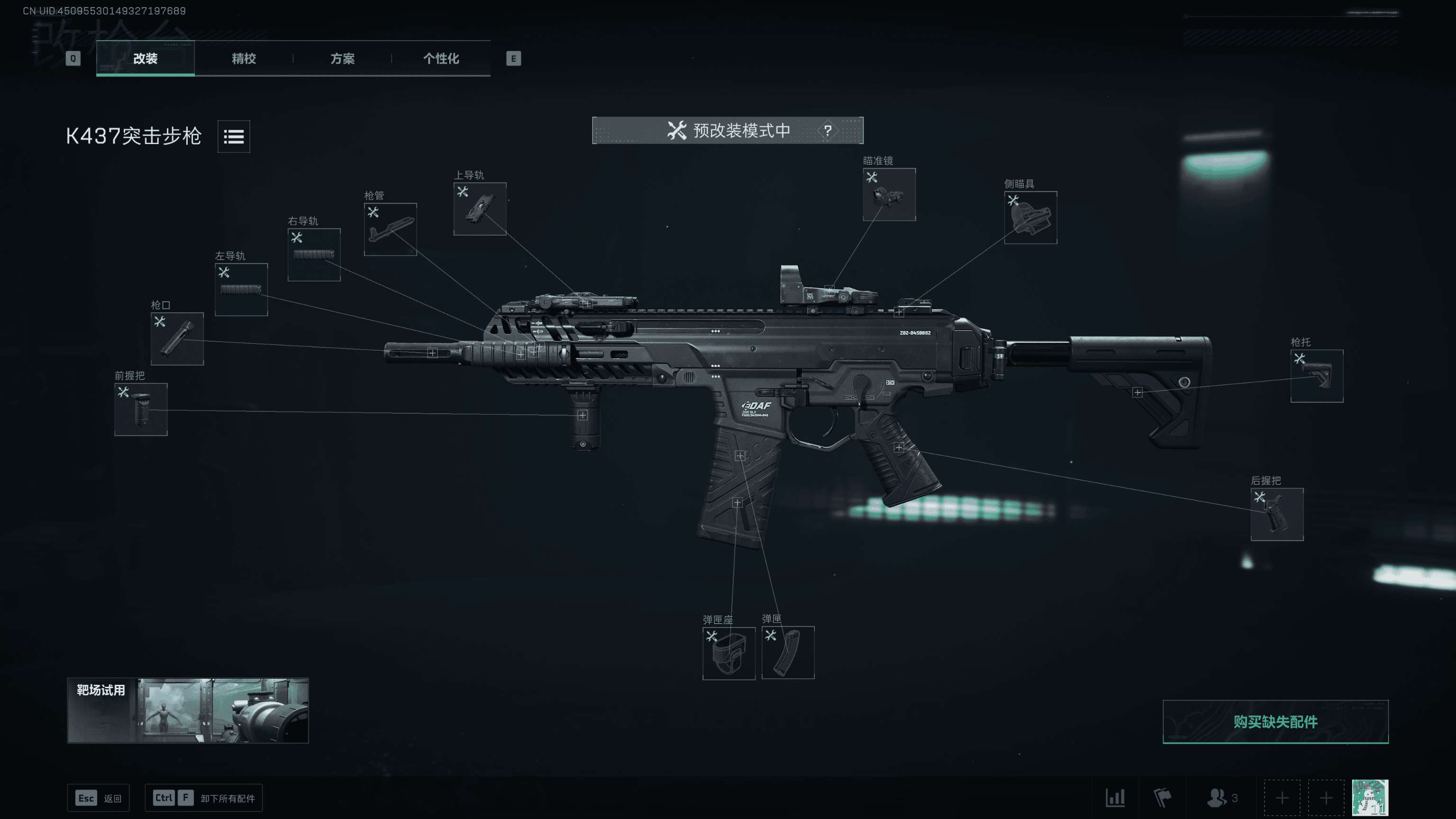
Task: Pick the 上导轨 top rail slot
Action: click(479, 209)
